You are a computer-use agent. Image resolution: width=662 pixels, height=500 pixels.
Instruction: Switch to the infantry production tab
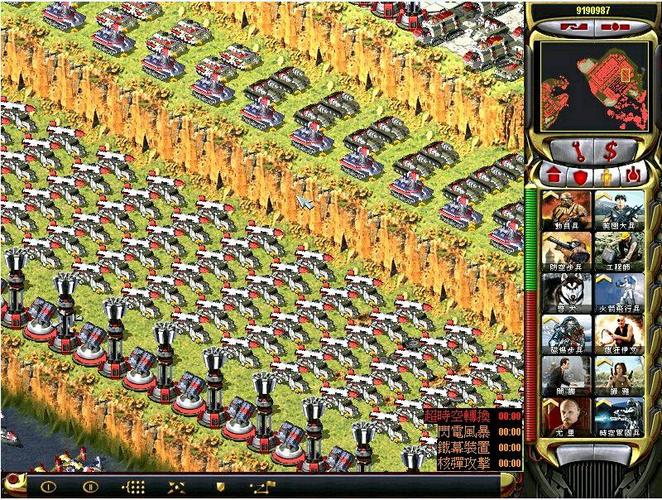click(606, 176)
